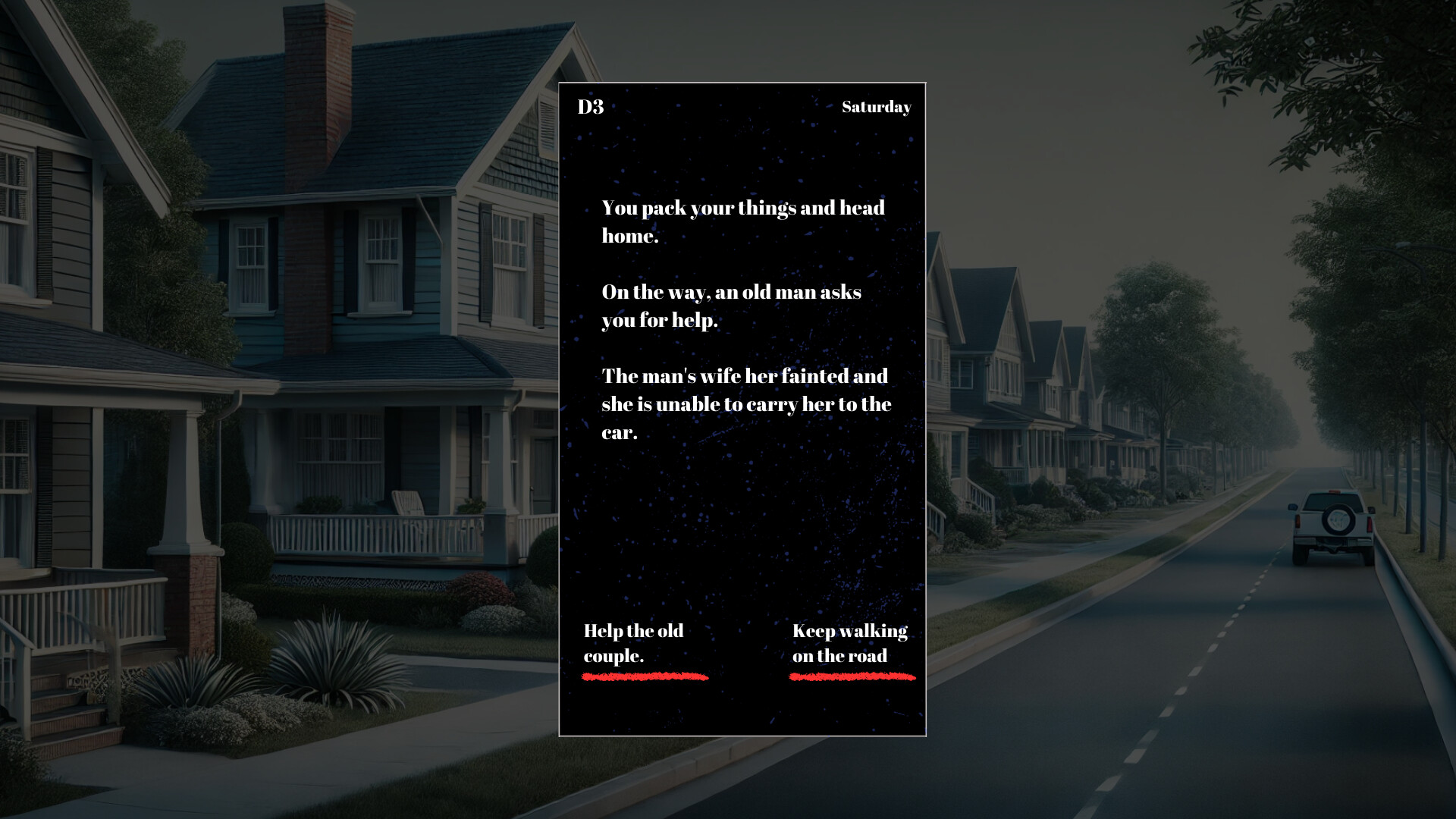Tap the bottom-right corner of the card
Screen dimensions: 1456x819
coord(925,734)
